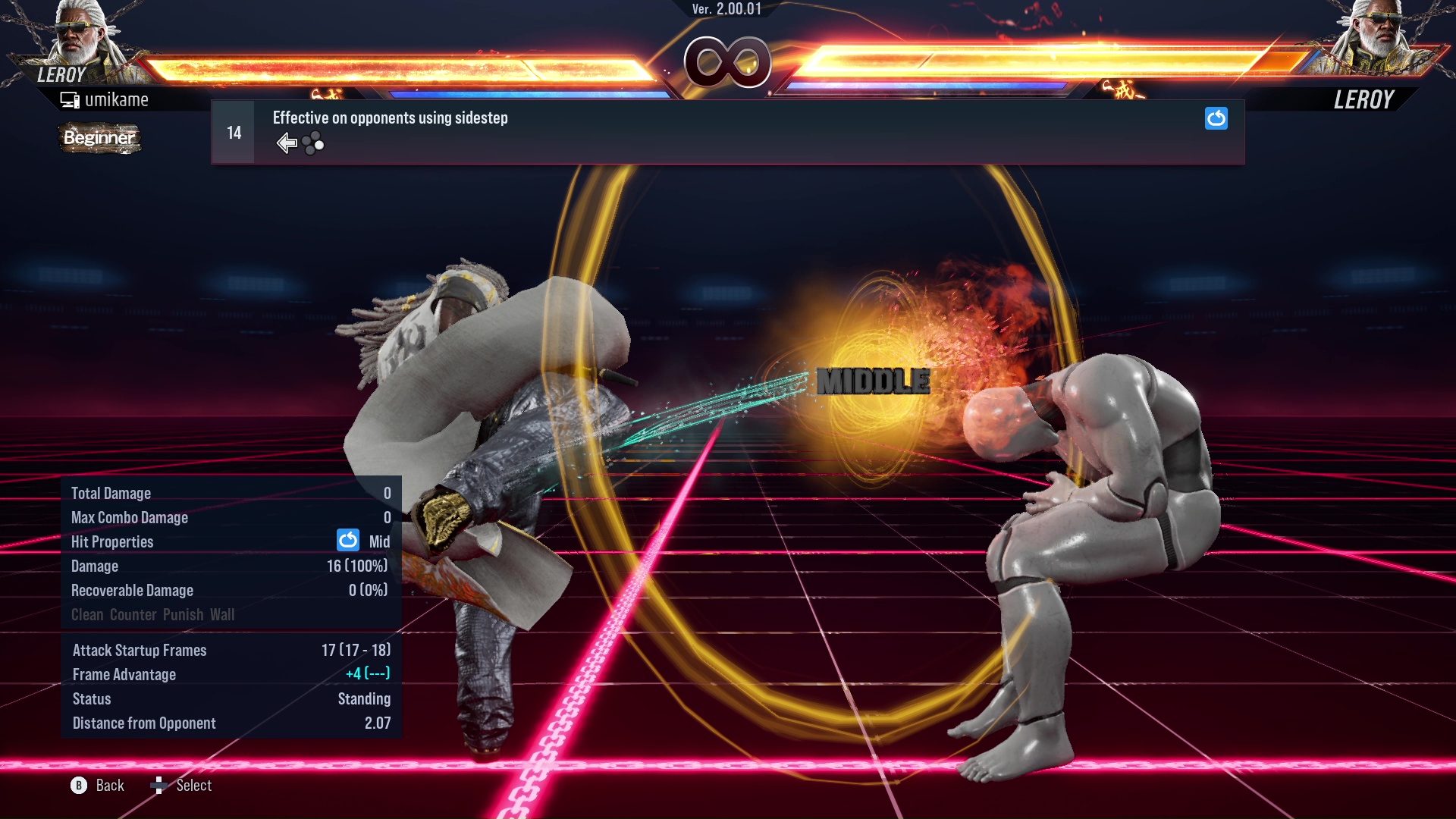Click the move description Effective on opponents using sidestep
Image resolution: width=1456 pixels, height=819 pixels.
[390, 118]
